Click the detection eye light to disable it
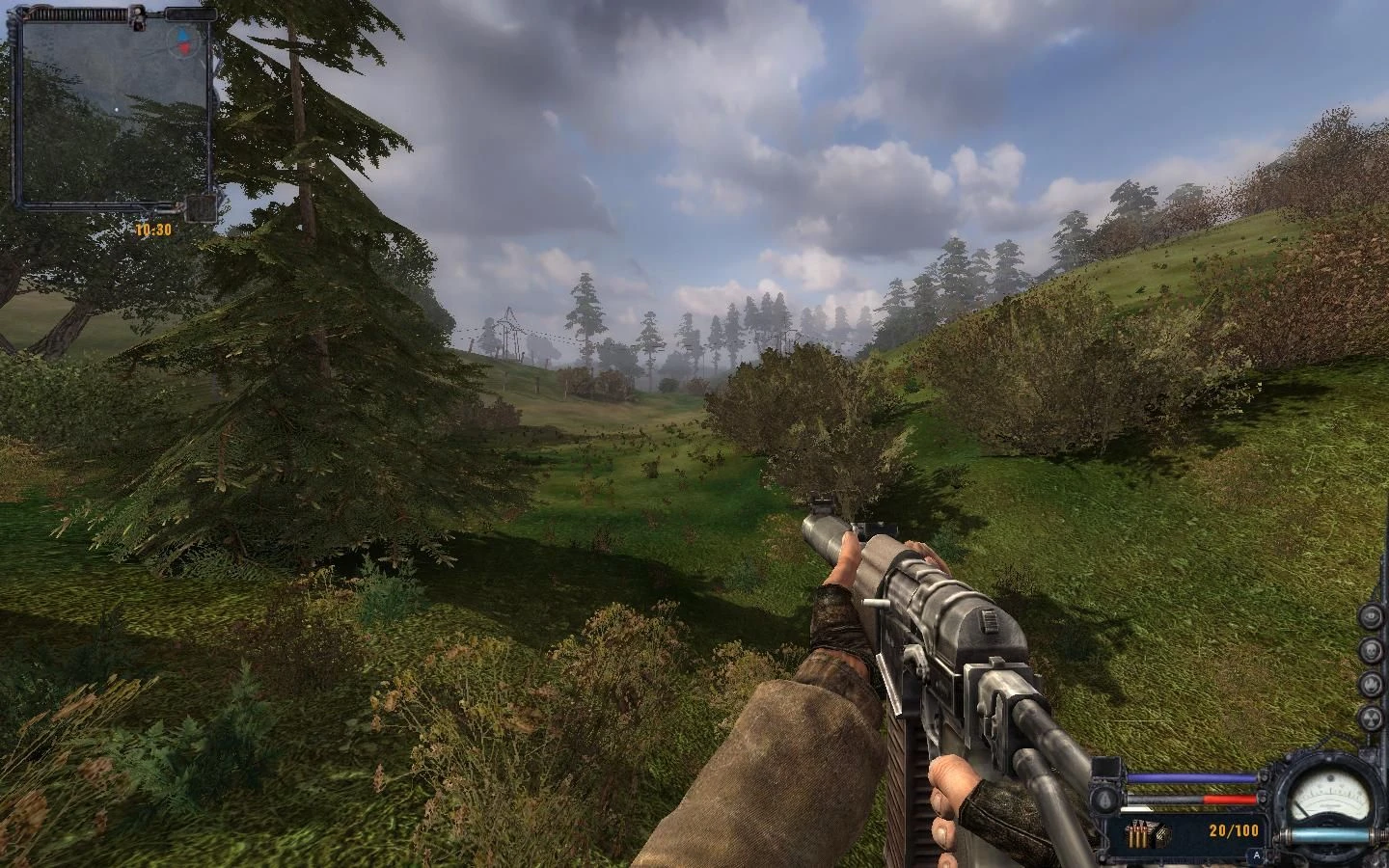1389x868 pixels. point(1371,618)
